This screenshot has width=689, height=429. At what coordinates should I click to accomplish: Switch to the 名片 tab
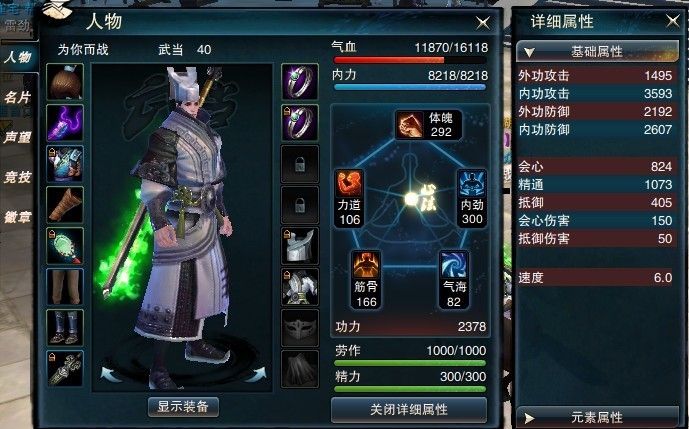pyautogui.click(x=16, y=98)
